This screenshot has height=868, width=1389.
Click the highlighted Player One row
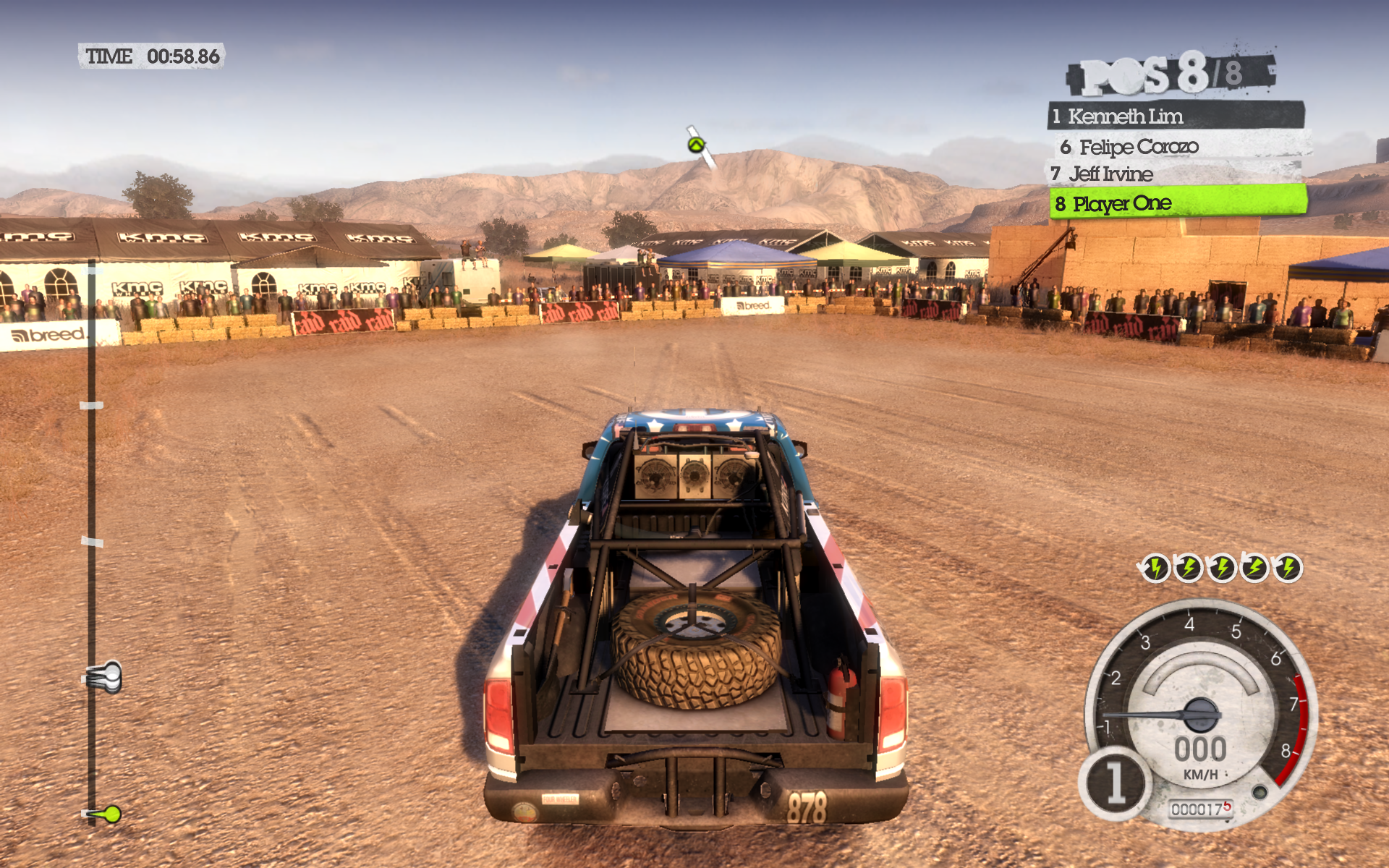pyautogui.click(x=1178, y=203)
